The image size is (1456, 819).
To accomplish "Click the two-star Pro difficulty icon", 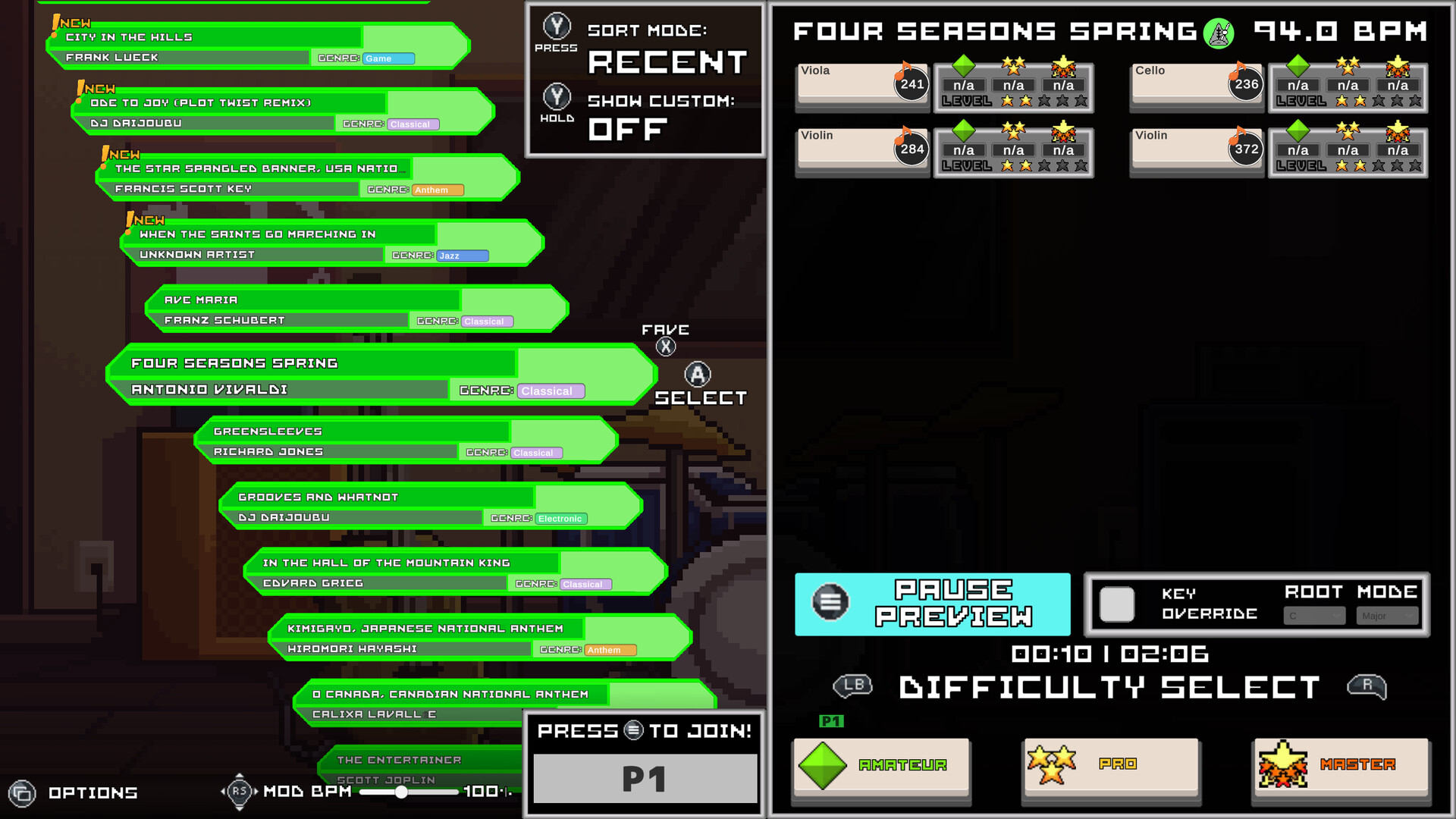I will click(x=1053, y=766).
